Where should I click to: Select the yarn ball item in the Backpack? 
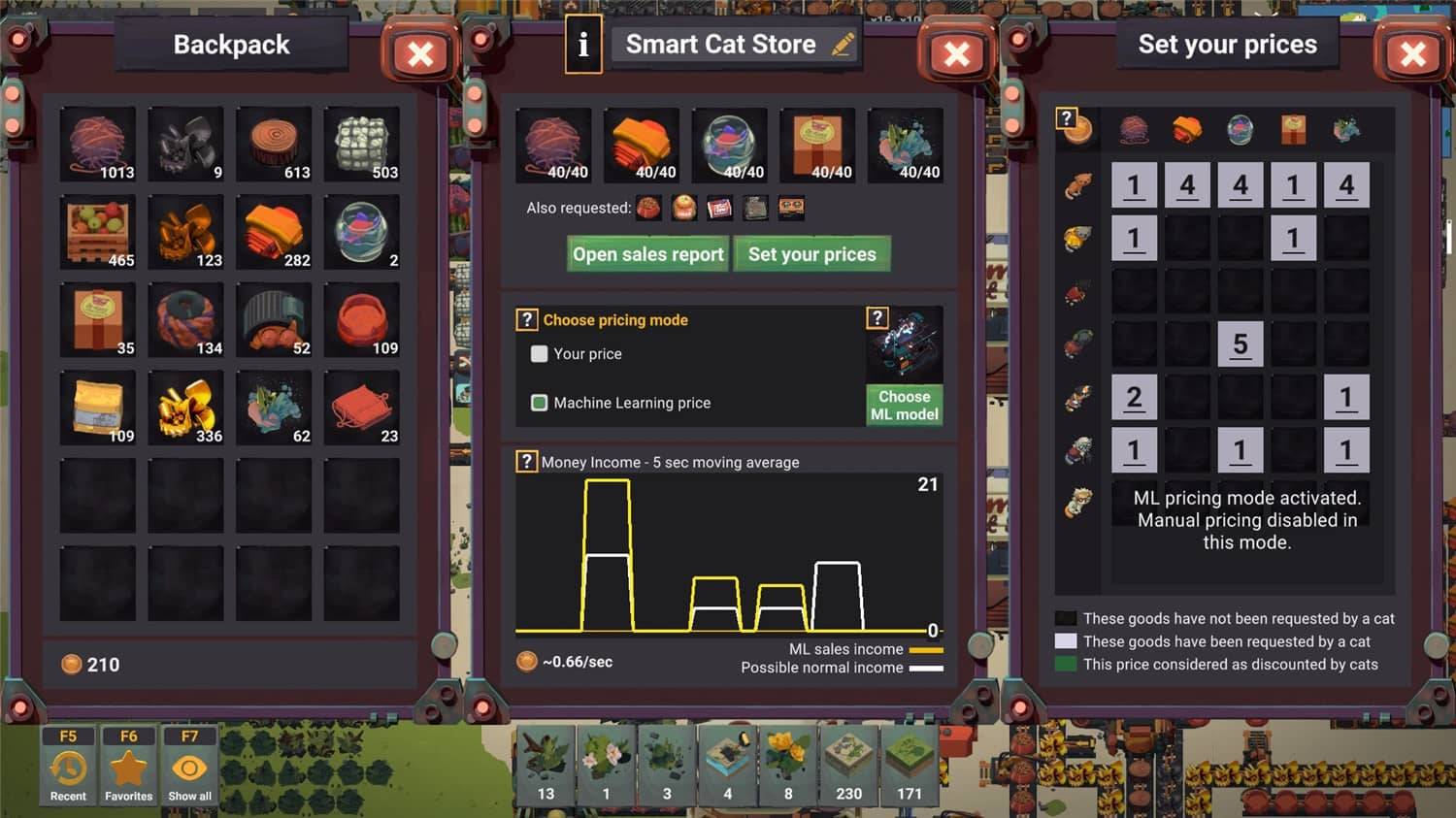(x=97, y=144)
